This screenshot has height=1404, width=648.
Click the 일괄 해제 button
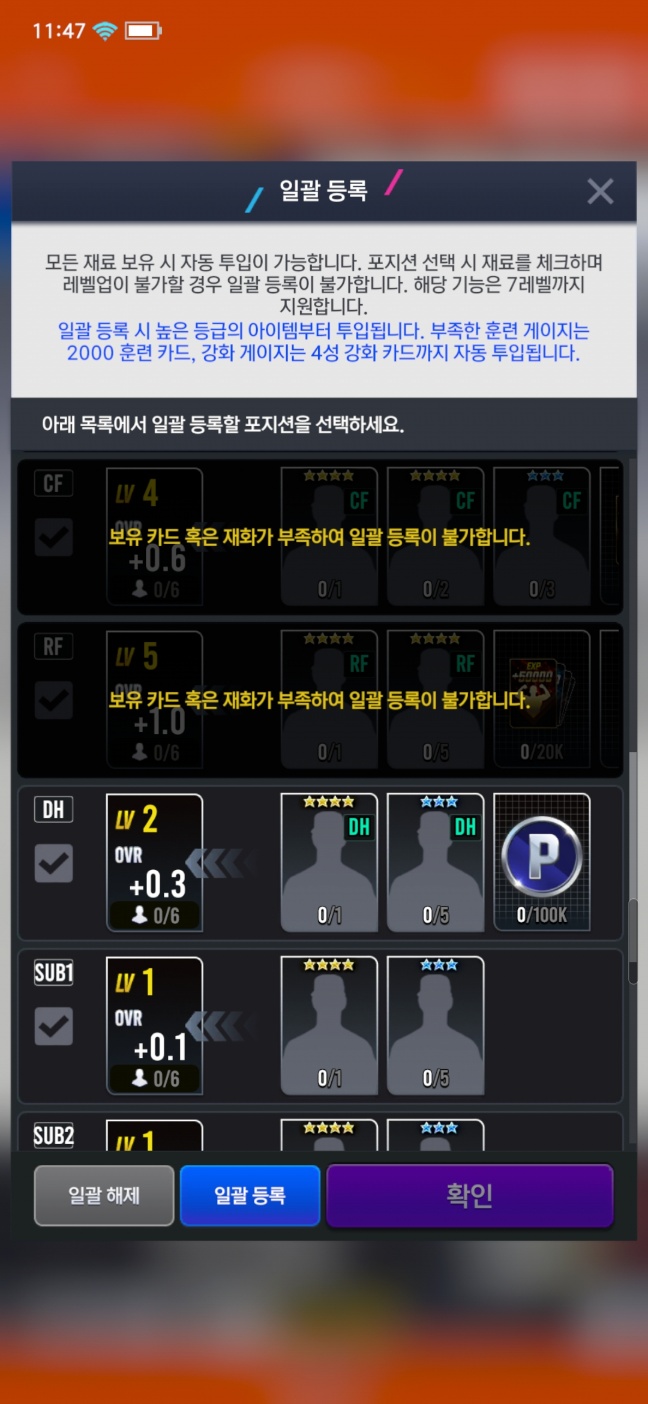coord(104,1195)
